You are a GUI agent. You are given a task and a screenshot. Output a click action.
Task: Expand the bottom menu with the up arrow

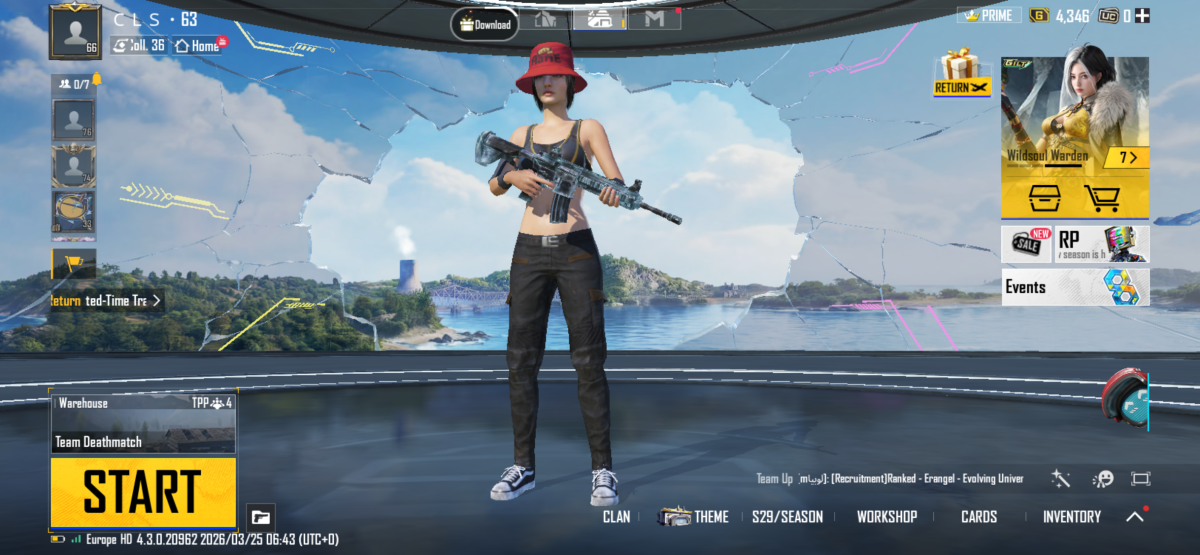click(x=1135, y=517)
